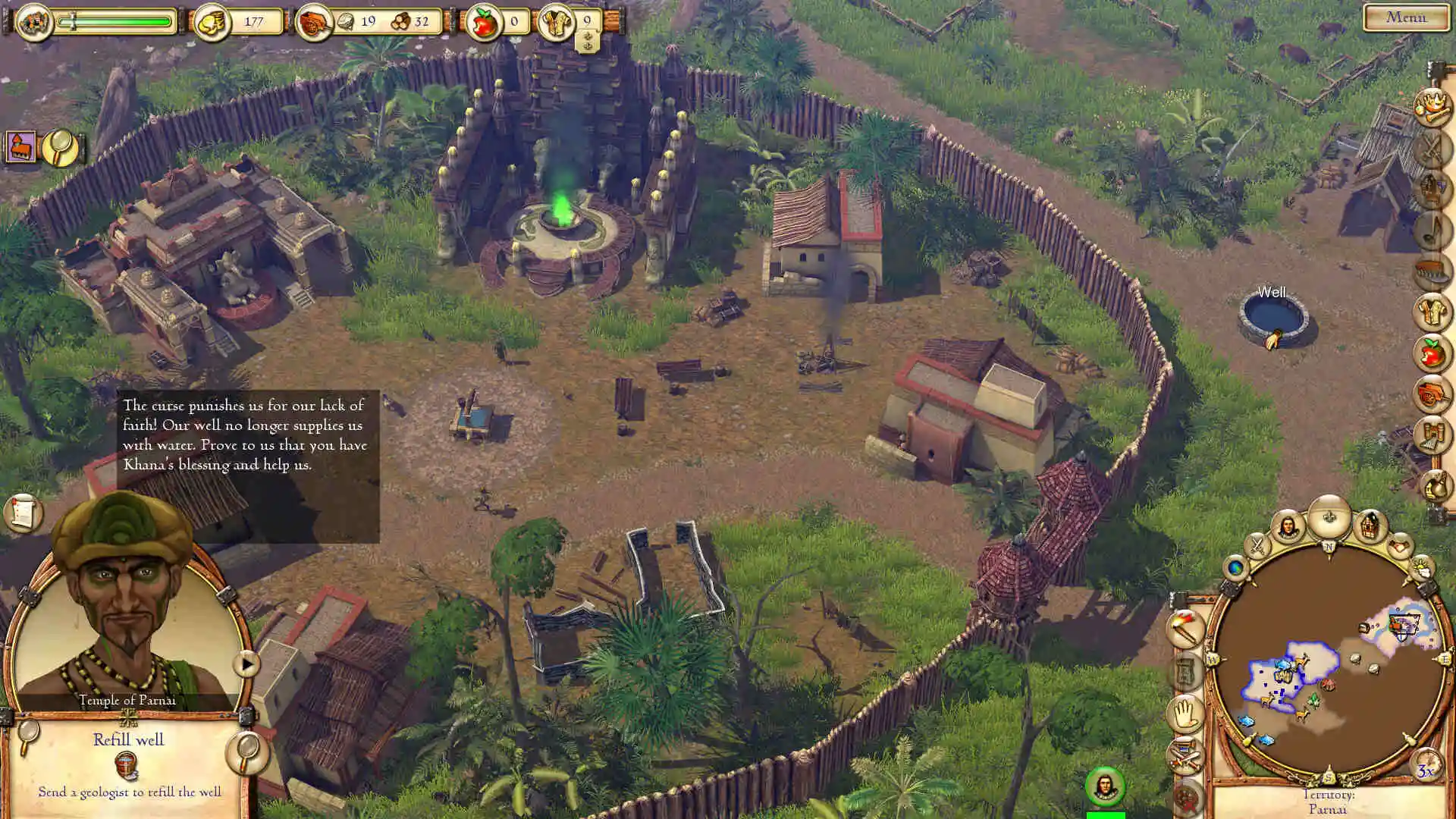This screenshot has width=1456, height=819.
Task: Click the globe icon beside the minimap
Action: [x=1235, y=567]
